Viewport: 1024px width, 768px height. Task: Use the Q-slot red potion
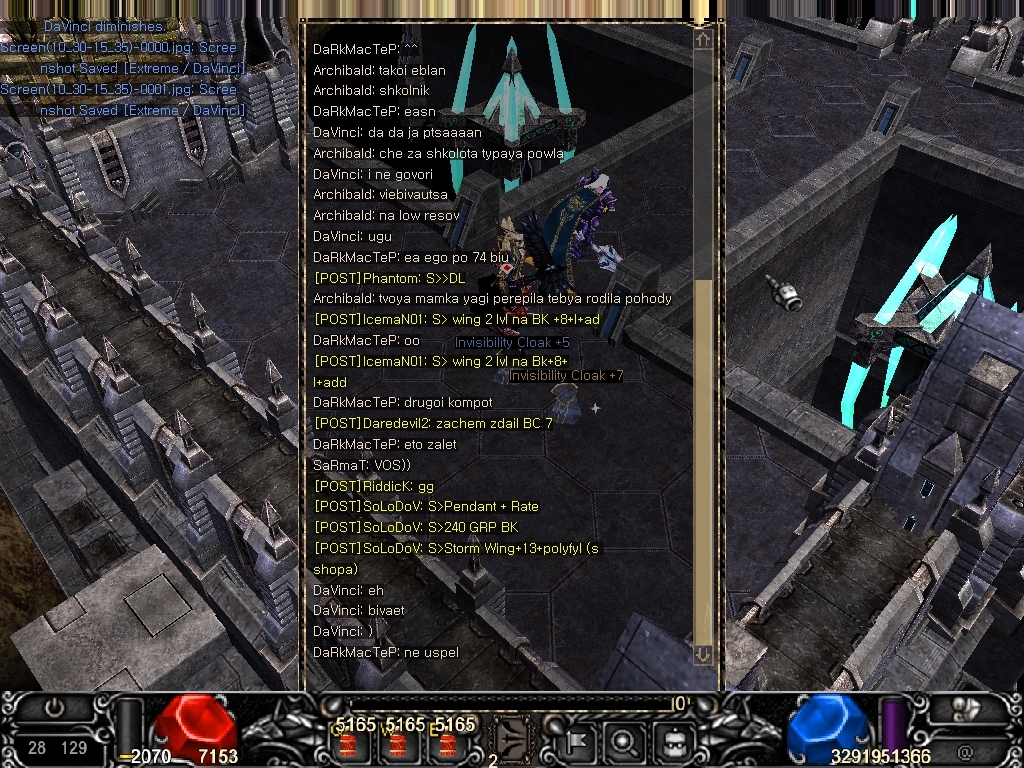tap(349, 745)
